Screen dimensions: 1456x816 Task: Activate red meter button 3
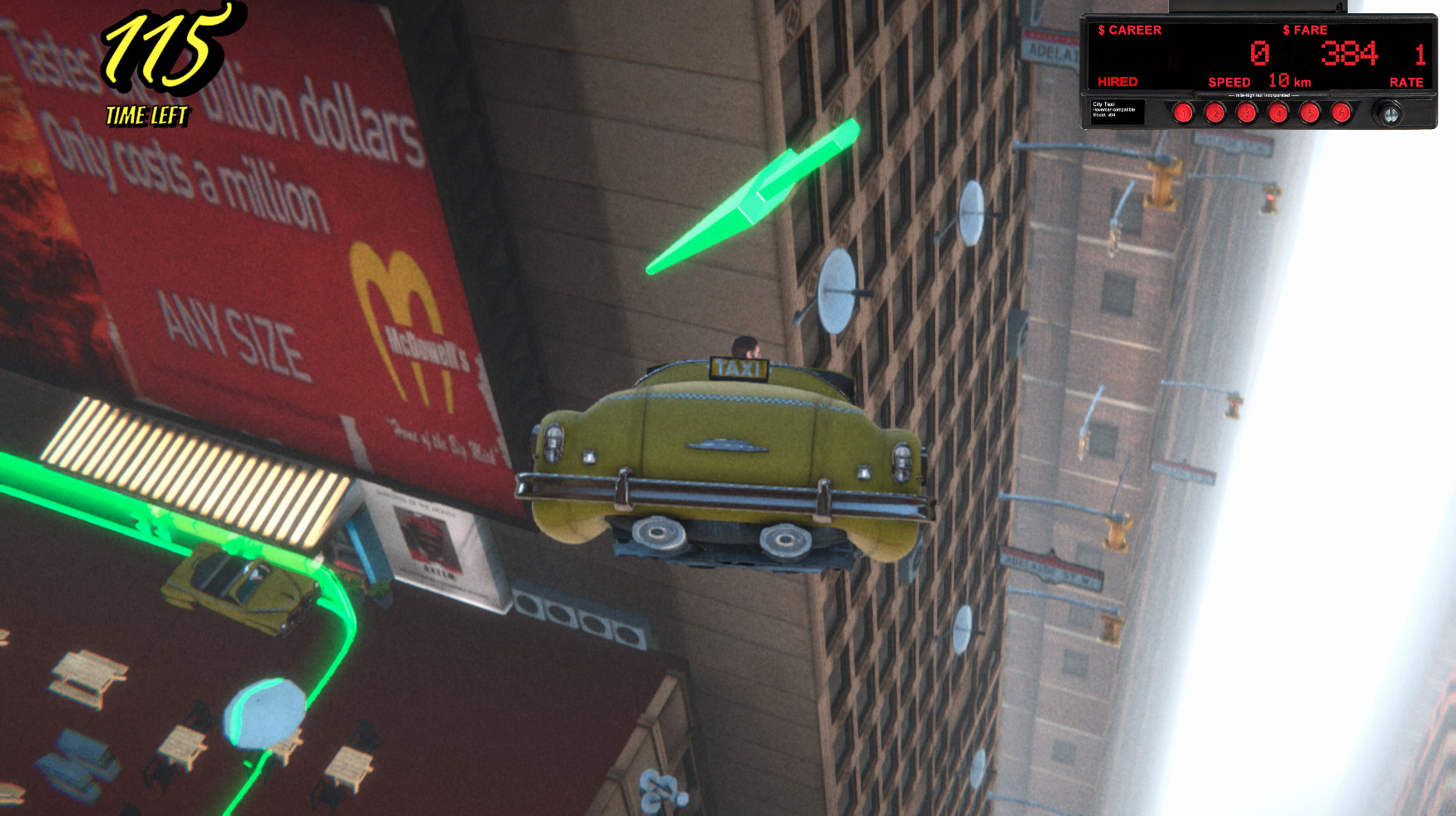click(x=1246, y=113)
